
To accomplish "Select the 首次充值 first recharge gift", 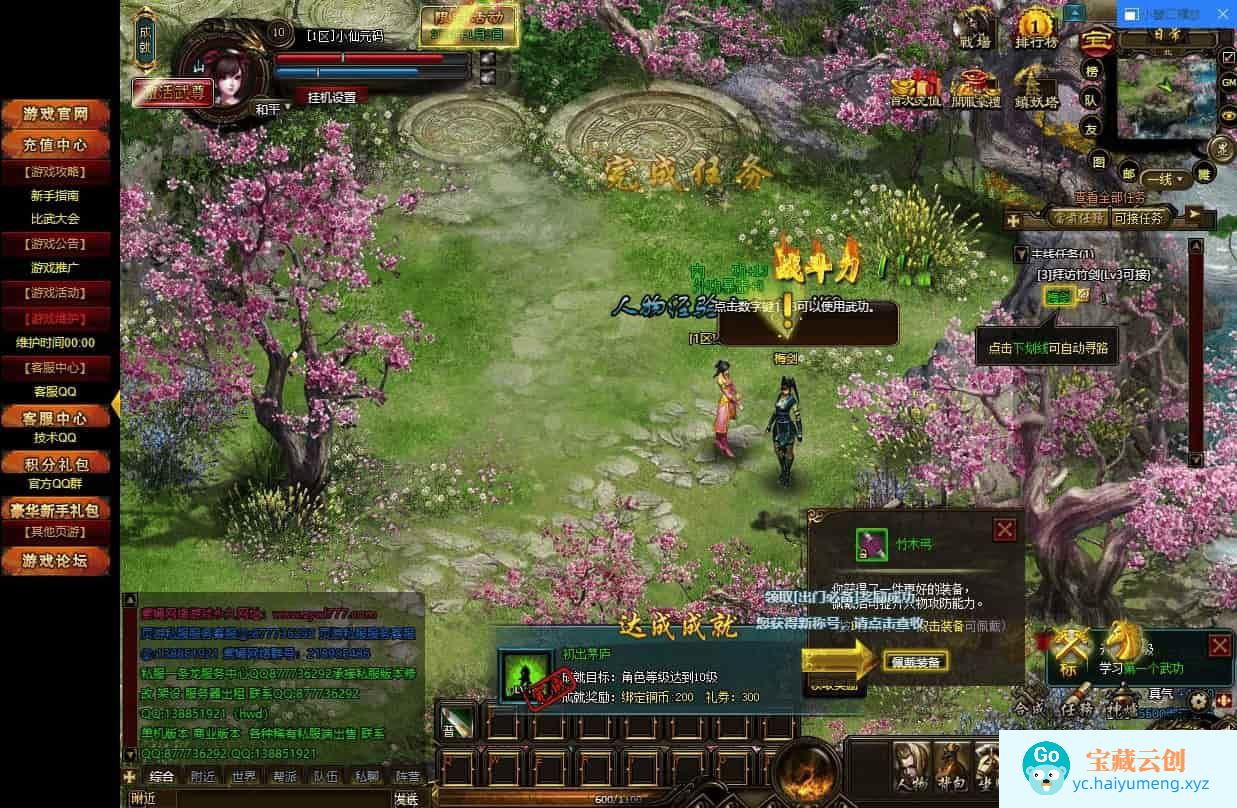I will 915,89.
